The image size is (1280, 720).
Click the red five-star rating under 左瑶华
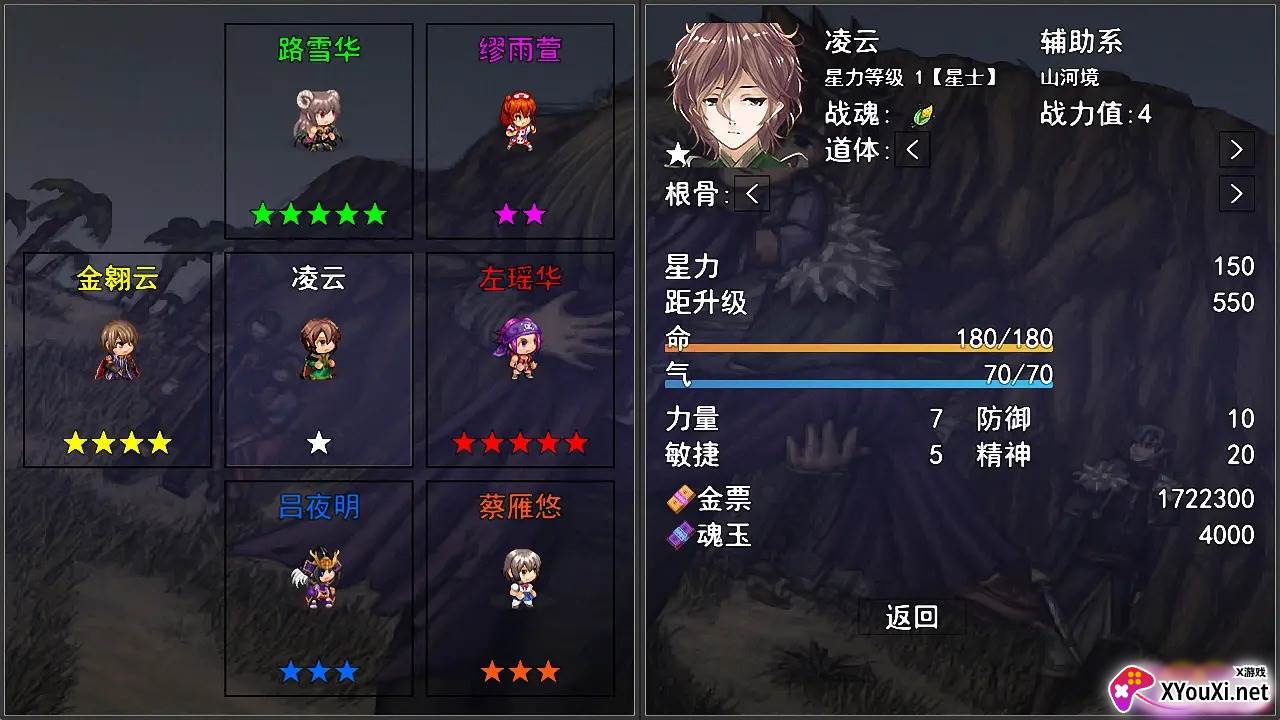[519, 443]
